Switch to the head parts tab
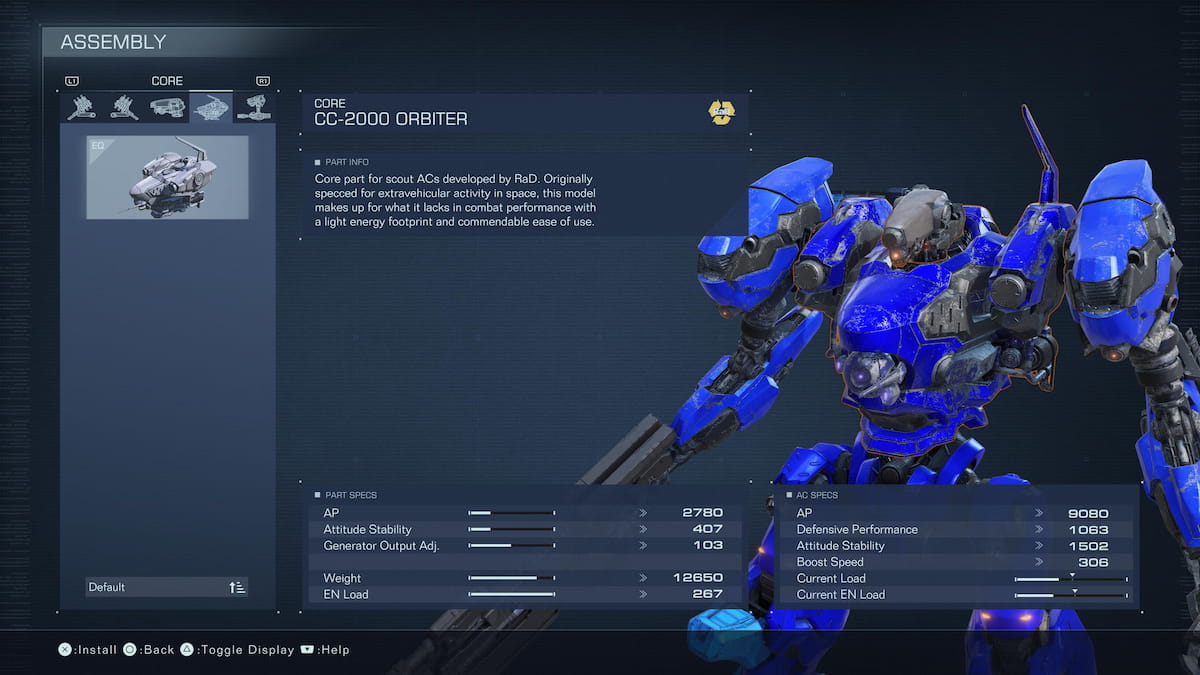Image resolution: width=1200 pixels, height=675 pixels. point(167,107)
